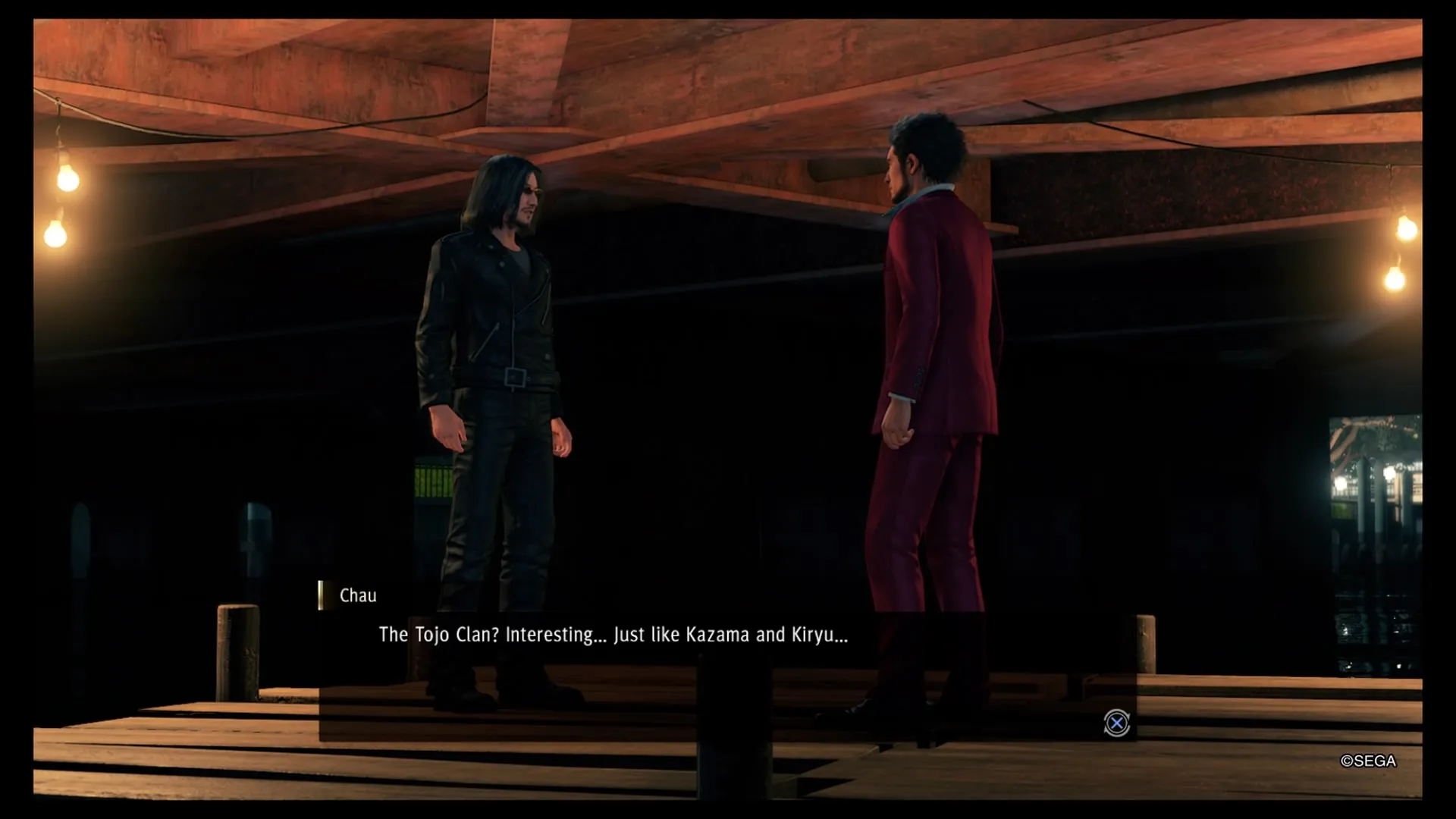The width and height of the screenshot is (1456, 819).
Task: Select the speaker name marker beside Chau
Action: coord(319,595)
